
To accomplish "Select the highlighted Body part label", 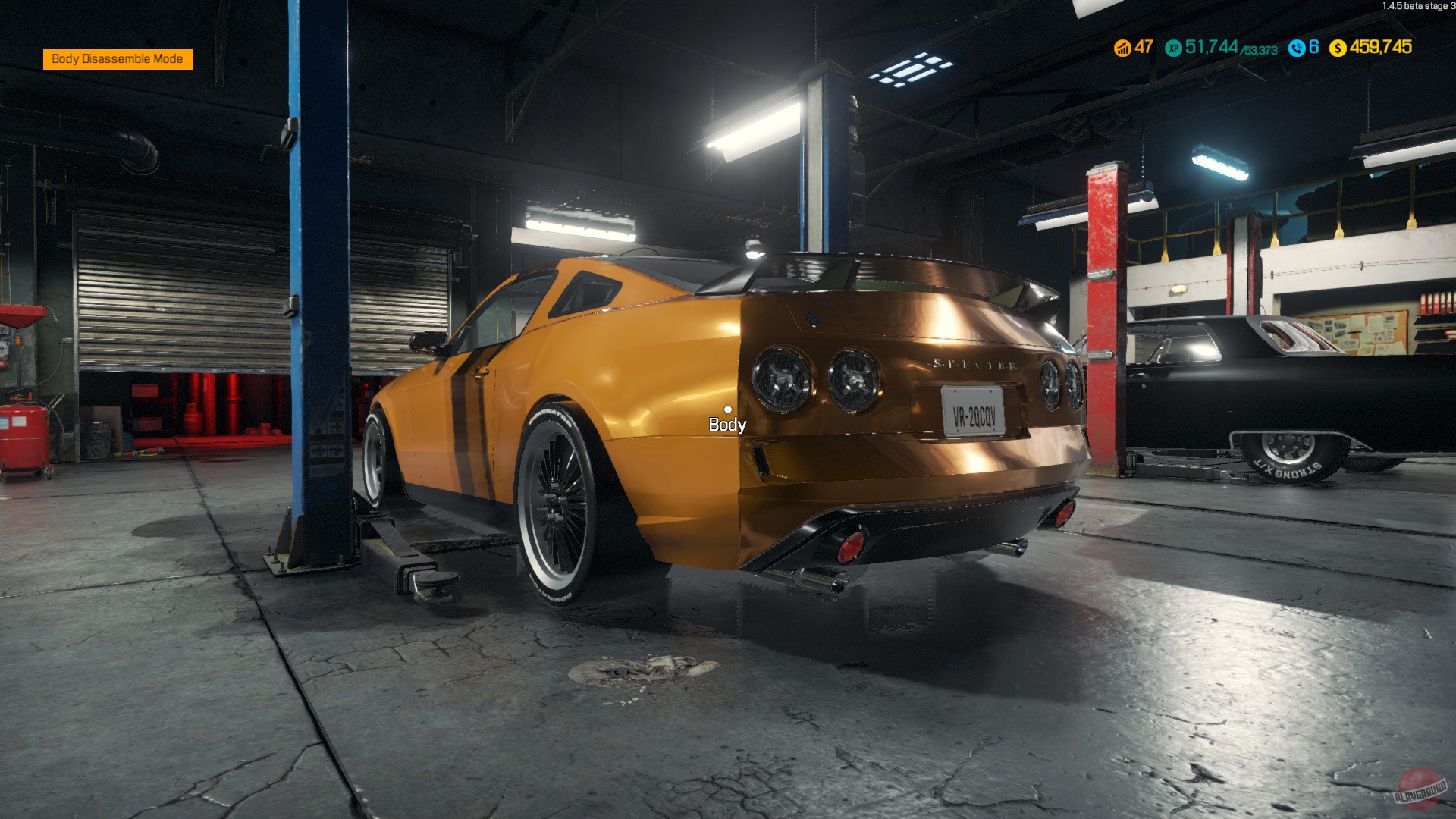I will pyautogui.click(x=726, y=425).
